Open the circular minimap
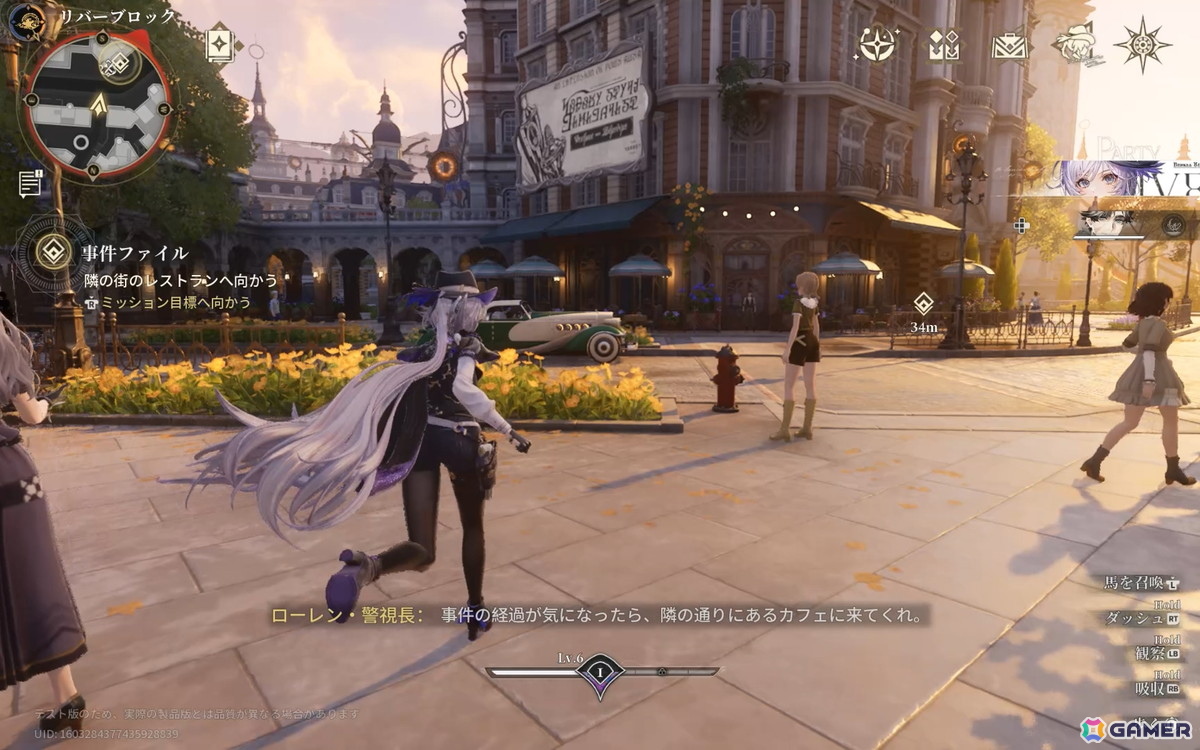 point(97,104)
